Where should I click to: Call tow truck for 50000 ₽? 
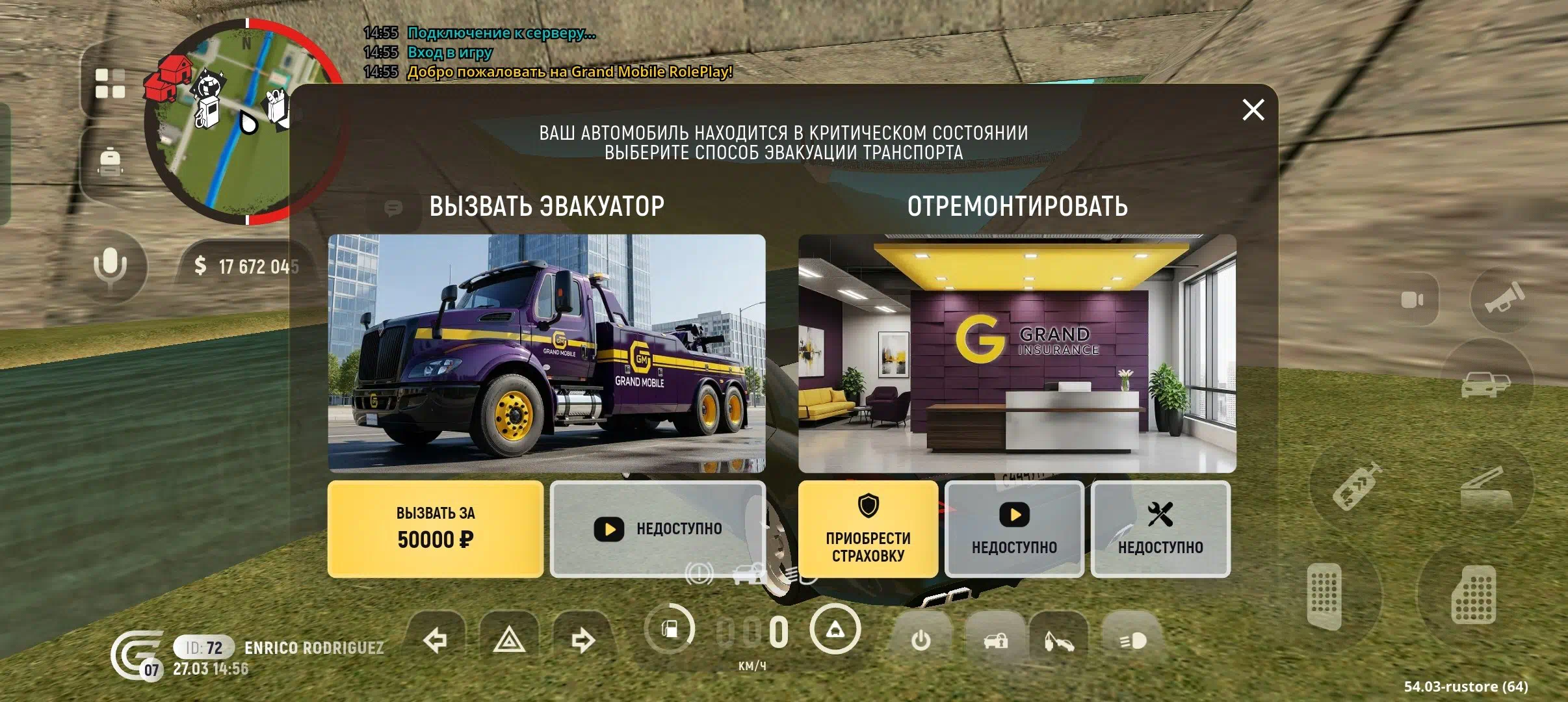(435, 528)
